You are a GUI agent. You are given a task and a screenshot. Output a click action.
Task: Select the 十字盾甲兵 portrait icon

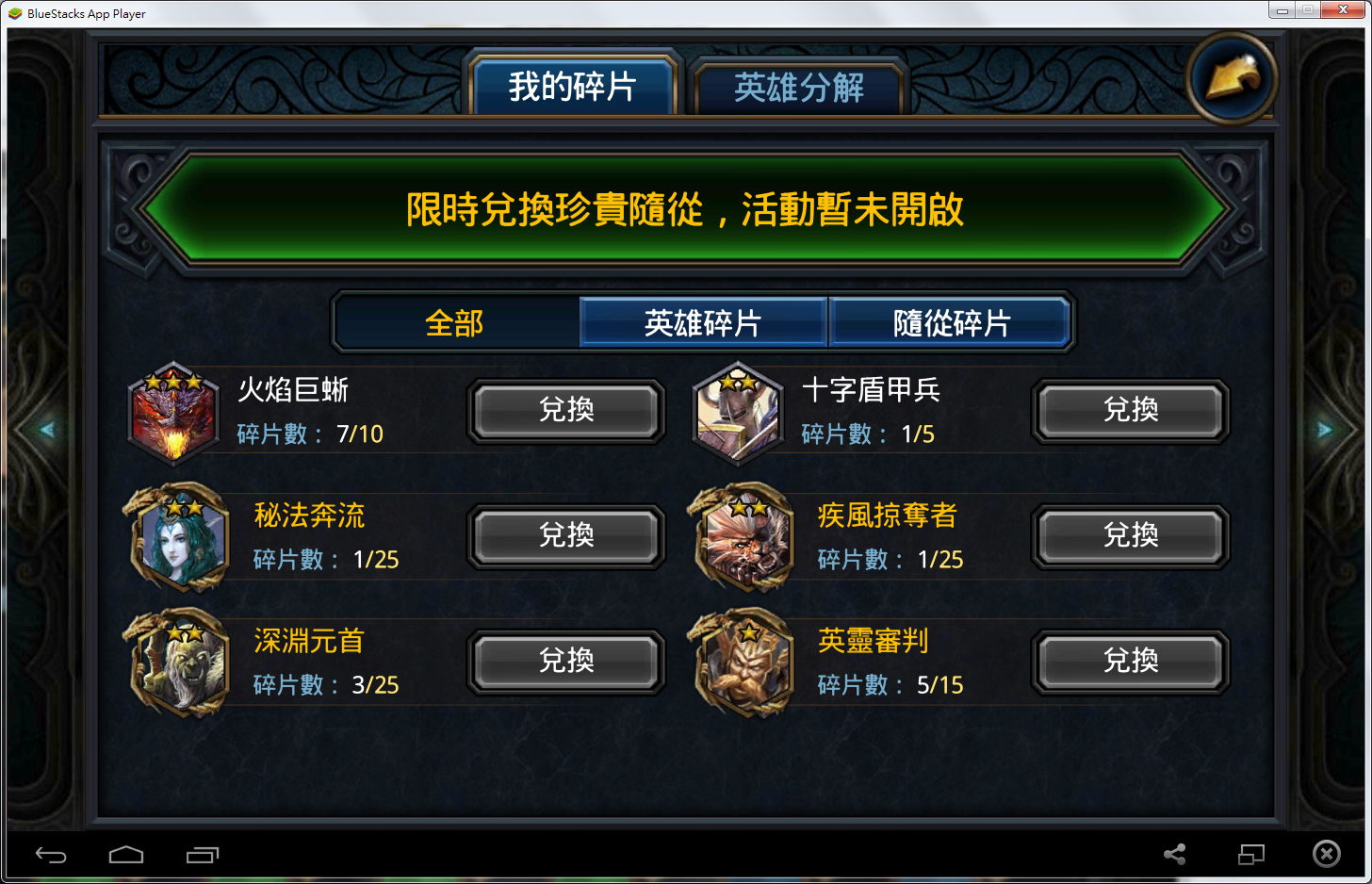pos(739,413)
